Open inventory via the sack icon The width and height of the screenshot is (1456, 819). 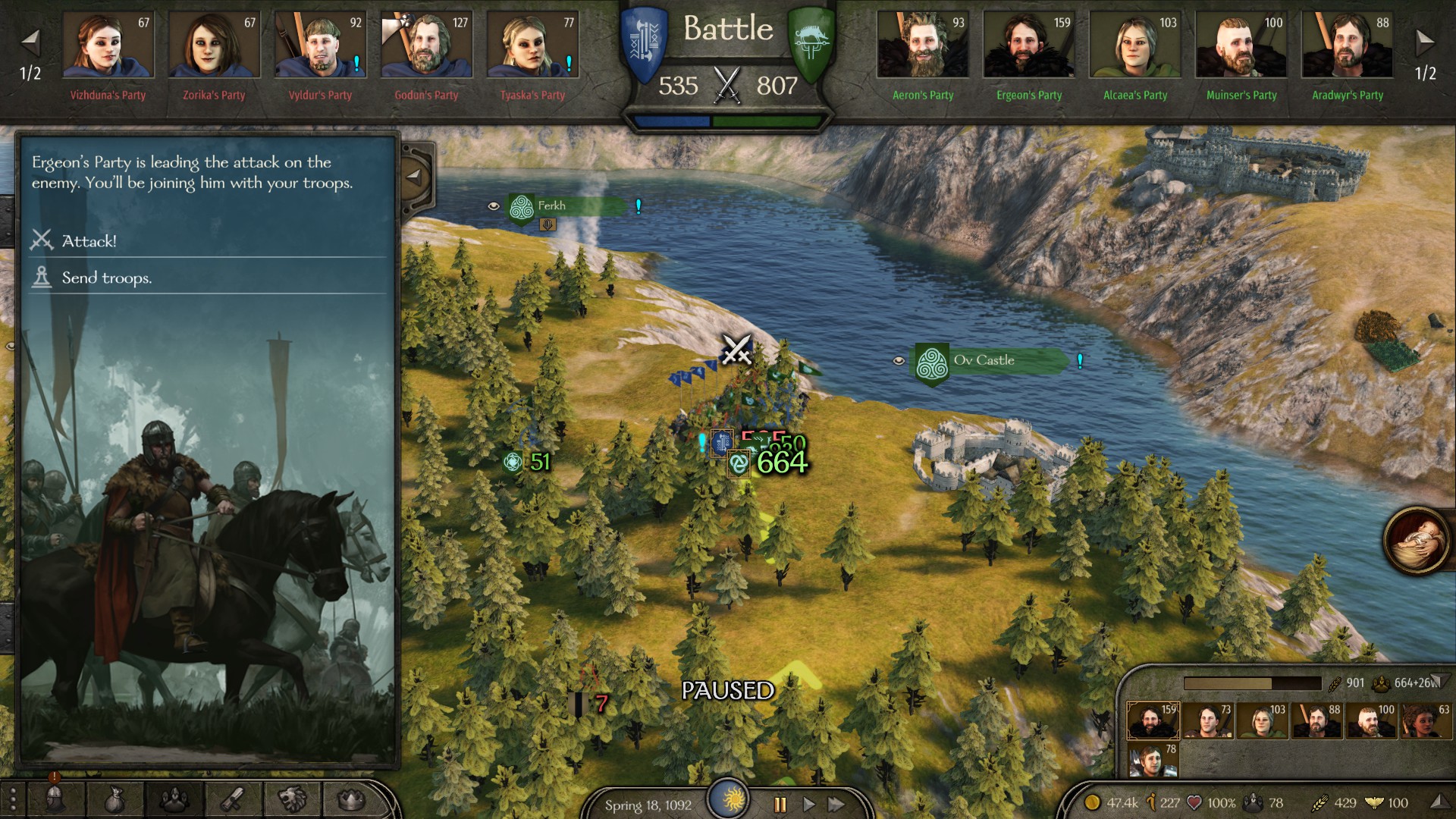click(115, 799)
